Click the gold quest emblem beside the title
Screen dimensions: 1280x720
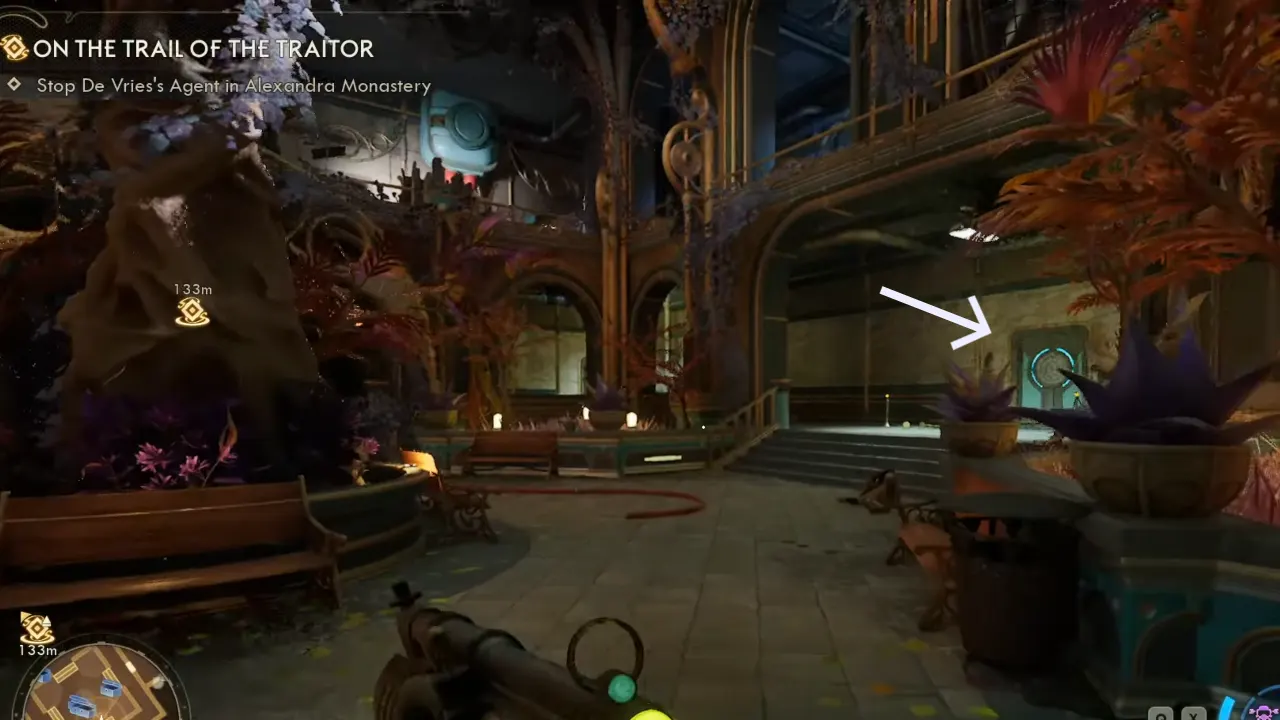click(15, 49)
